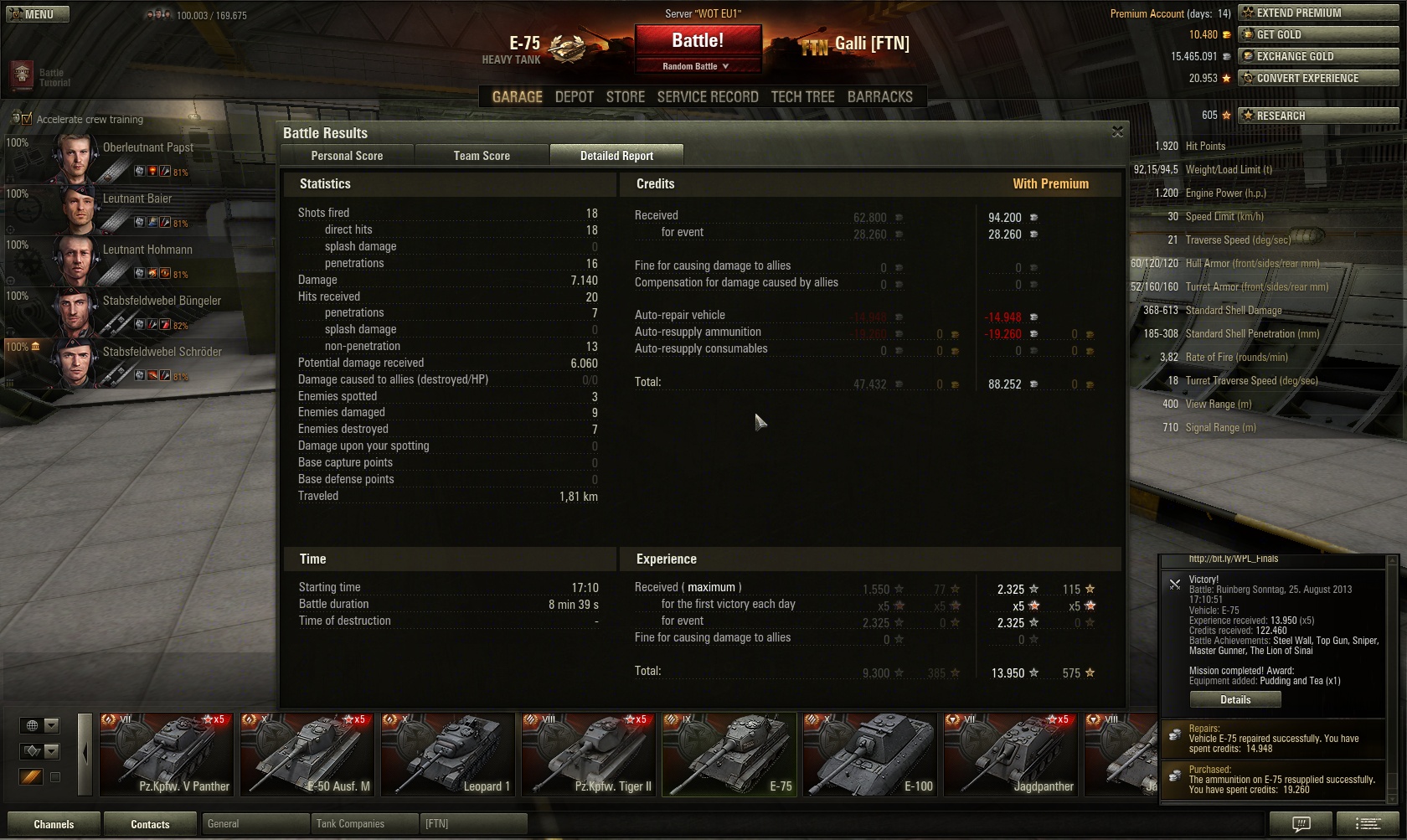1407x840 pixels.
Task: Open the Depot section
Action: pyautogui.click(x=574, y=97)
